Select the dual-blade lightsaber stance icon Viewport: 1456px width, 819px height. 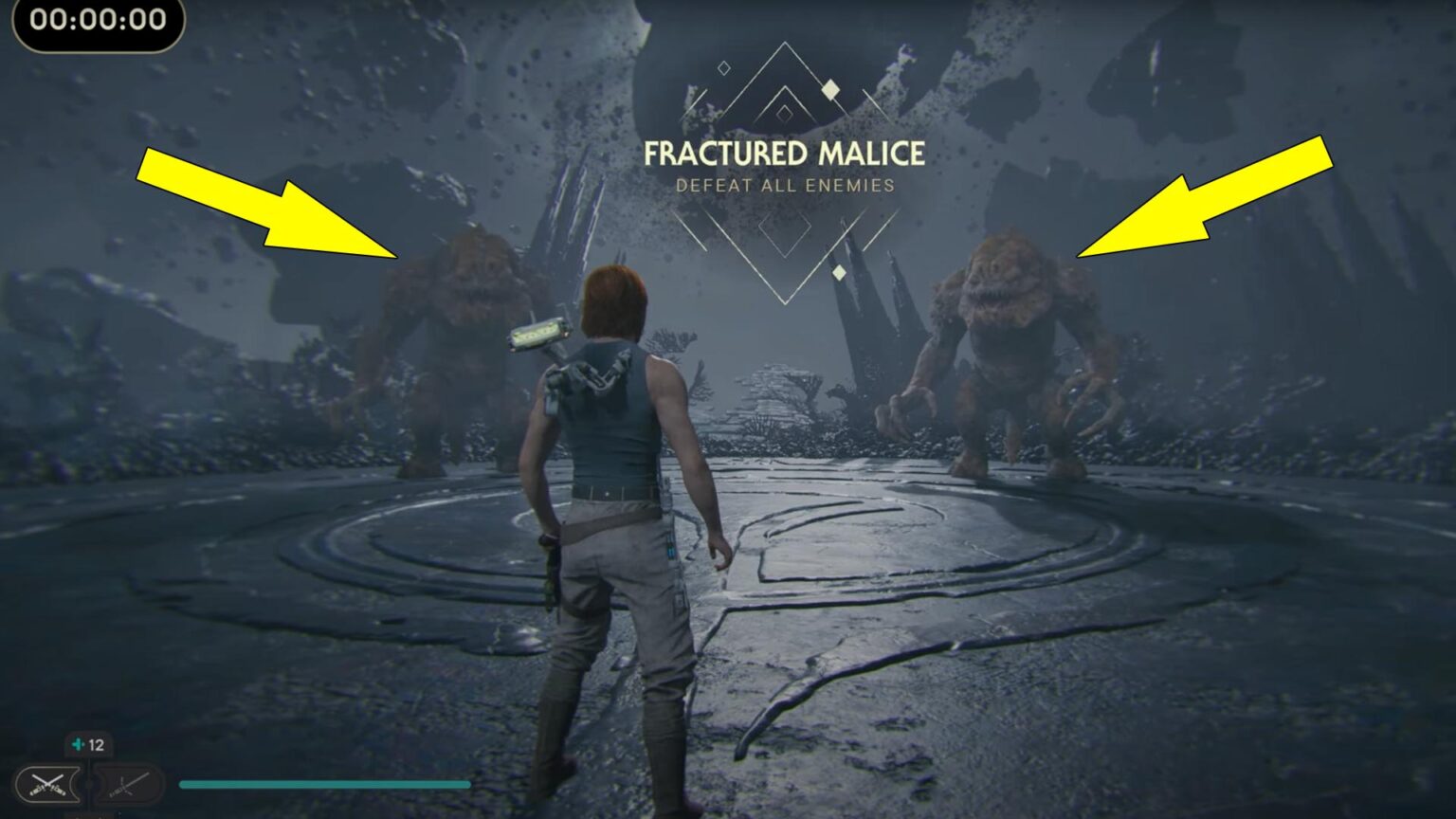click(x=46, y=783)
